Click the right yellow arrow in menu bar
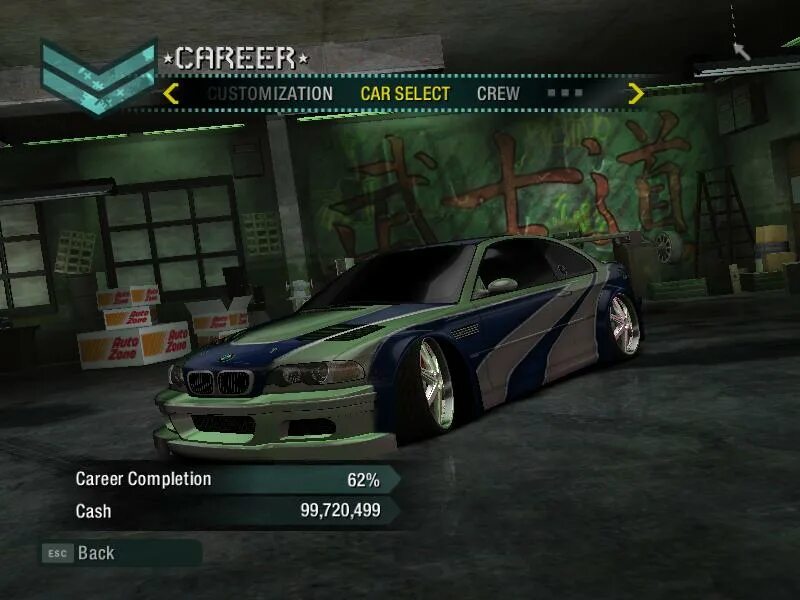 pyautogui.click(x=635, y=94)
